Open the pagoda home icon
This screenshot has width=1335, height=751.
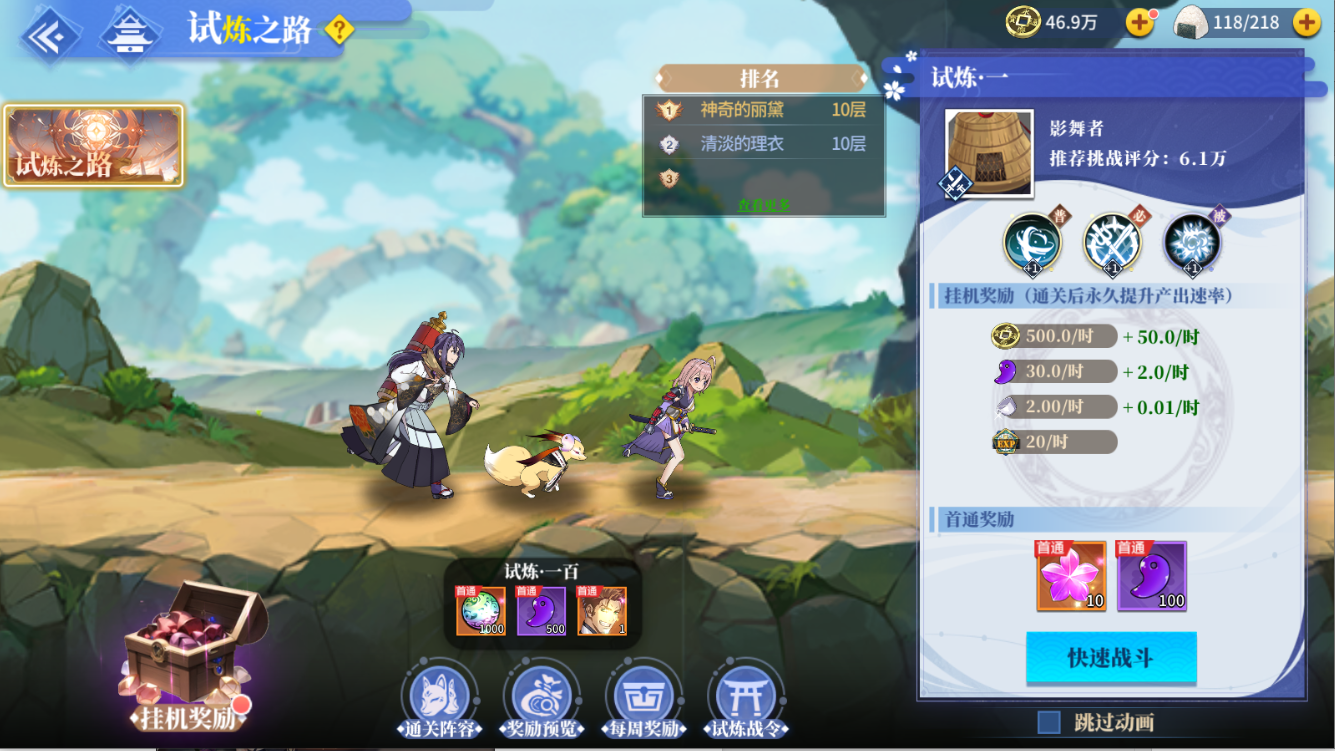coord(130,36)
